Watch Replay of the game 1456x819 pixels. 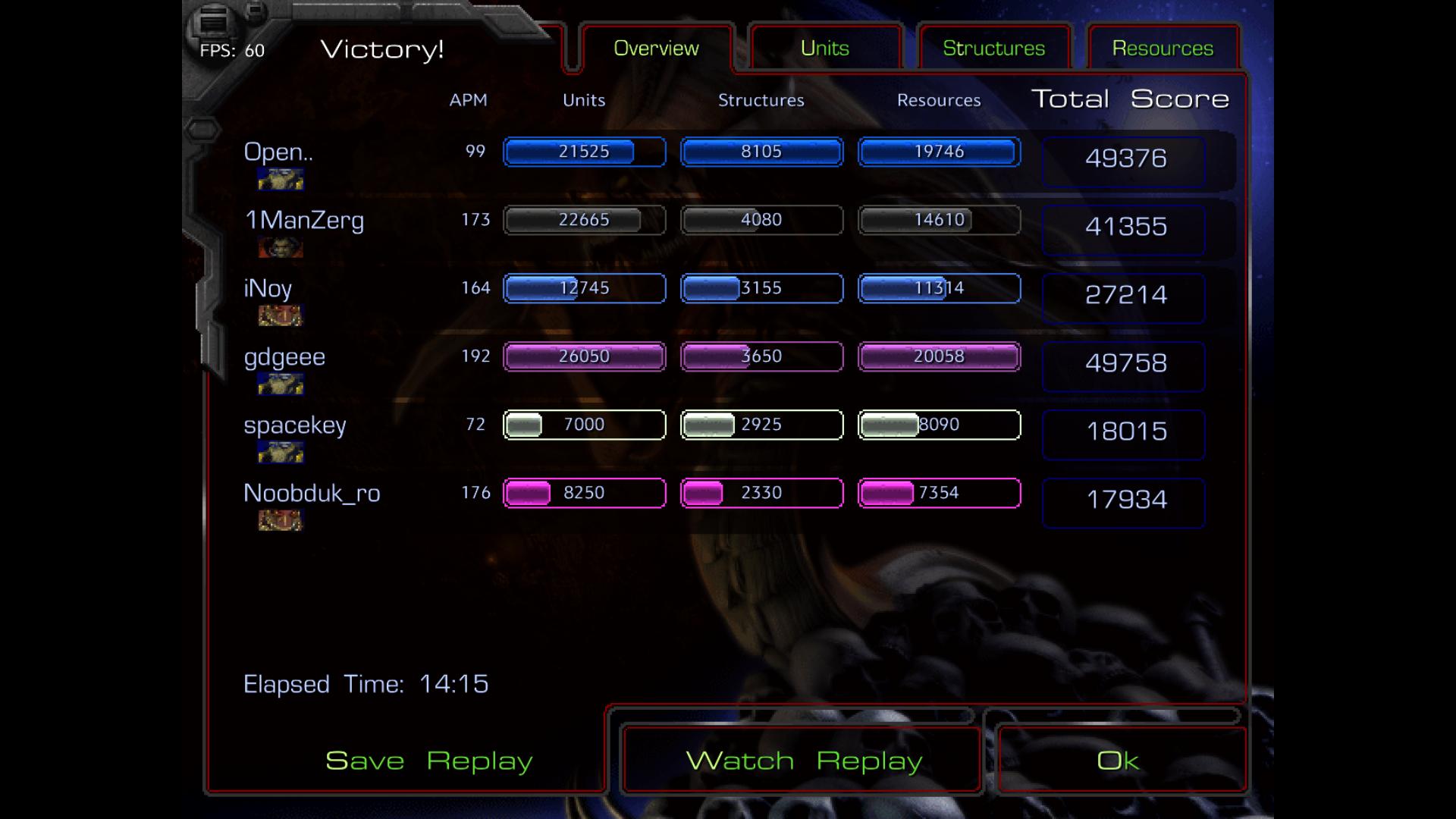point(803,761)
